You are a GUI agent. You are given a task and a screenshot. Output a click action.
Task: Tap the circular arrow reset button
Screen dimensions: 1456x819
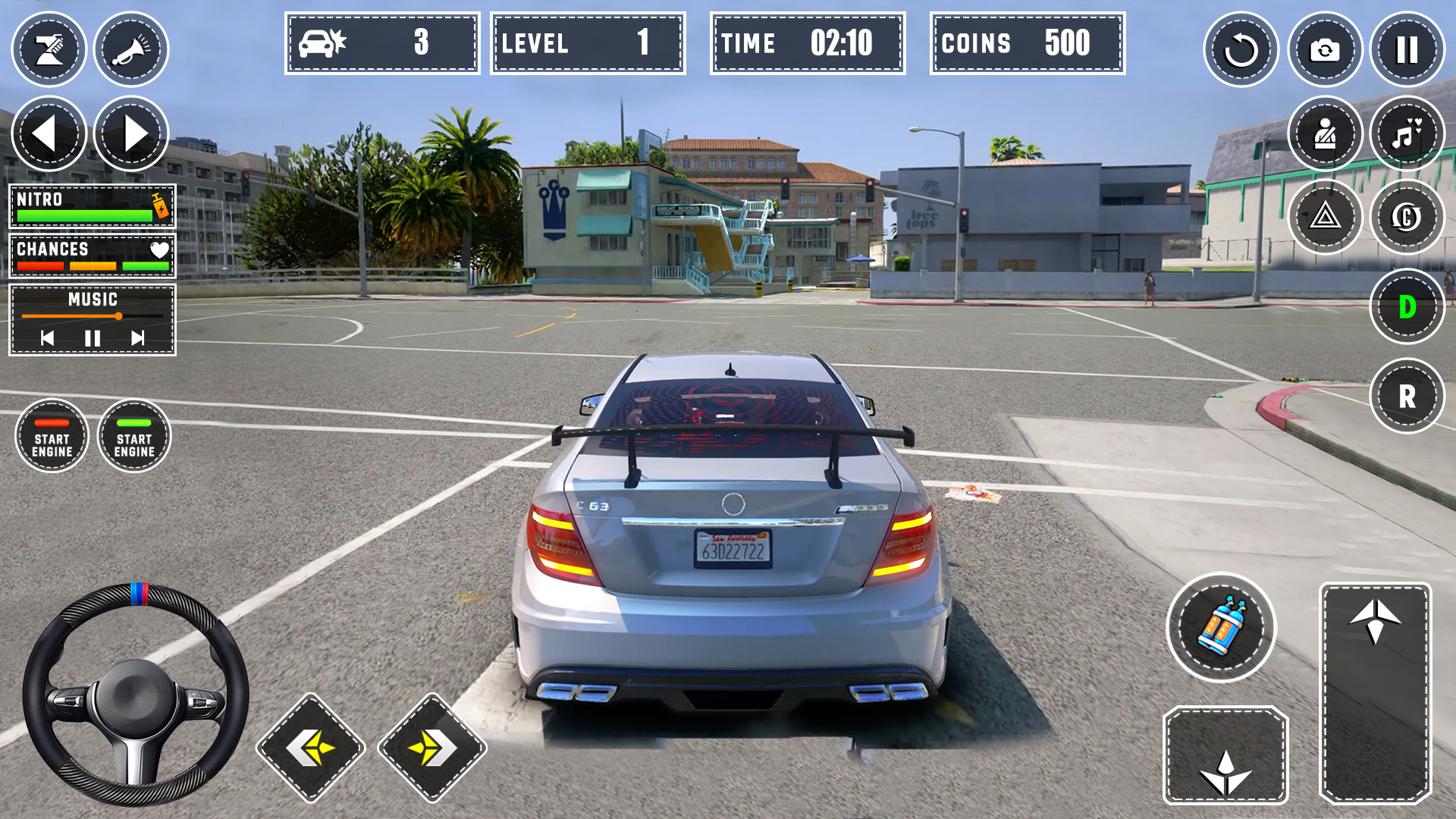point(1241,50)
